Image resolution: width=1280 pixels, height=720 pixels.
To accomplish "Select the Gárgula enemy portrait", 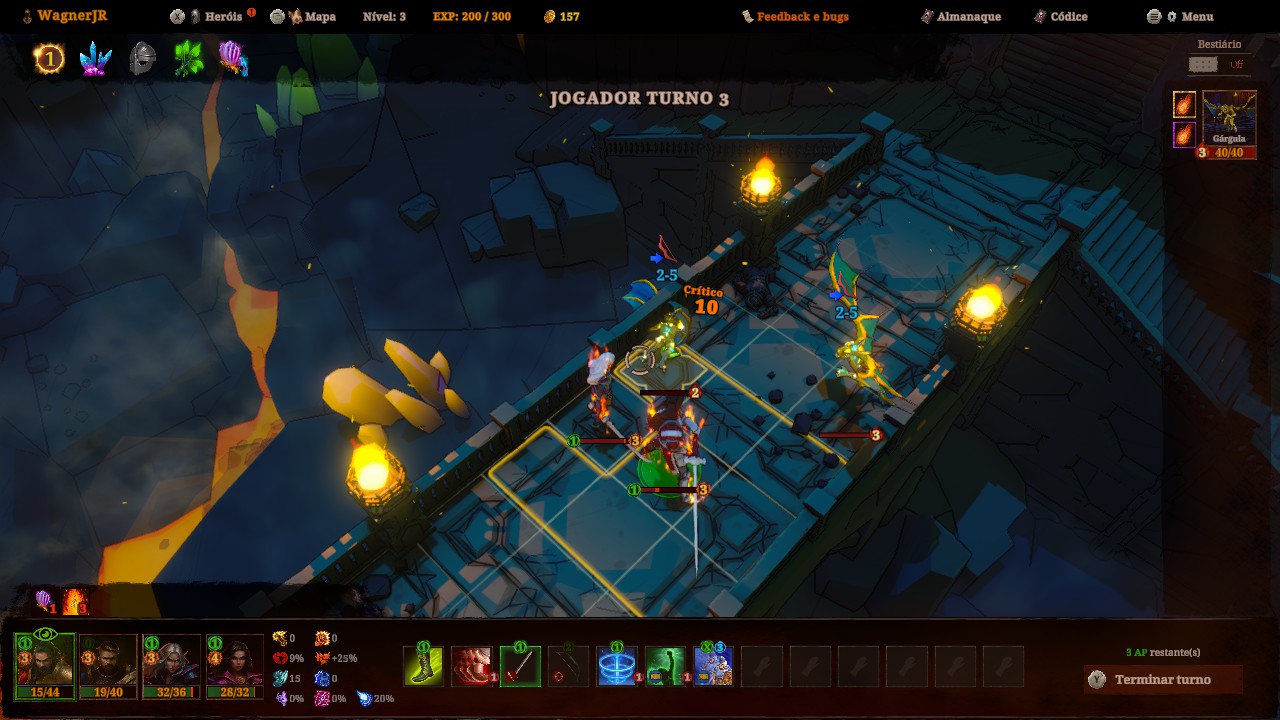I will pos(1229,119).
